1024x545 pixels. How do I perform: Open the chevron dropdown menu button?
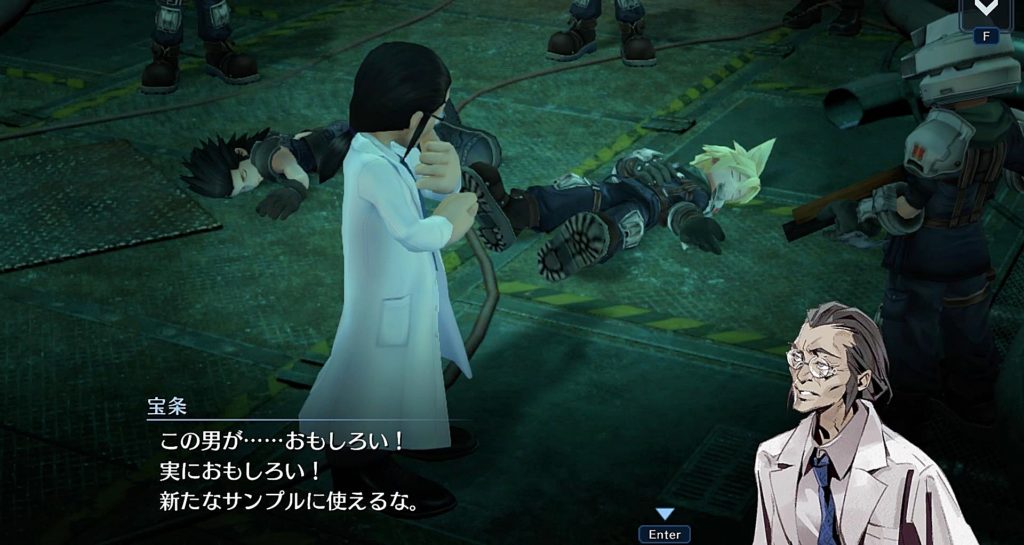[988, 9]
